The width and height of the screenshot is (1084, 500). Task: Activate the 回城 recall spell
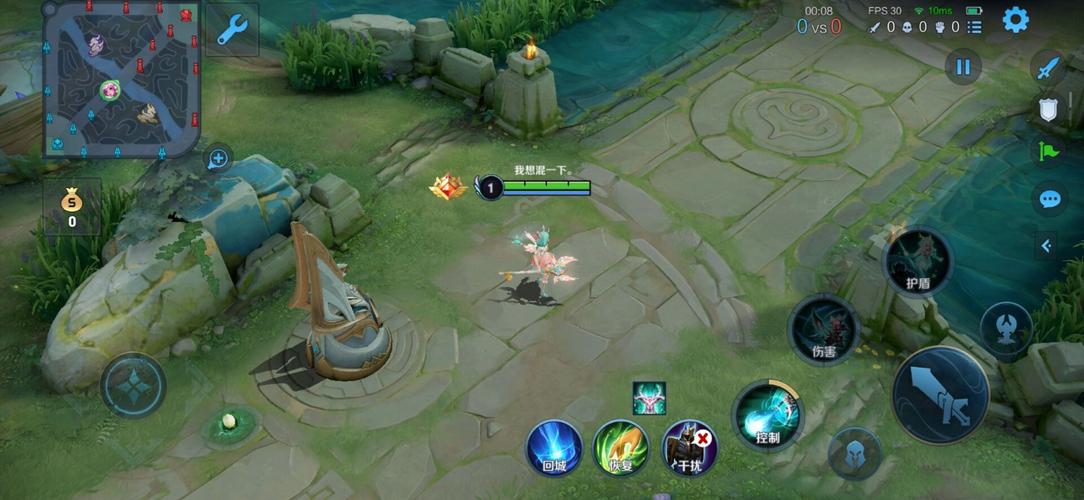click(x=554, y=446)
